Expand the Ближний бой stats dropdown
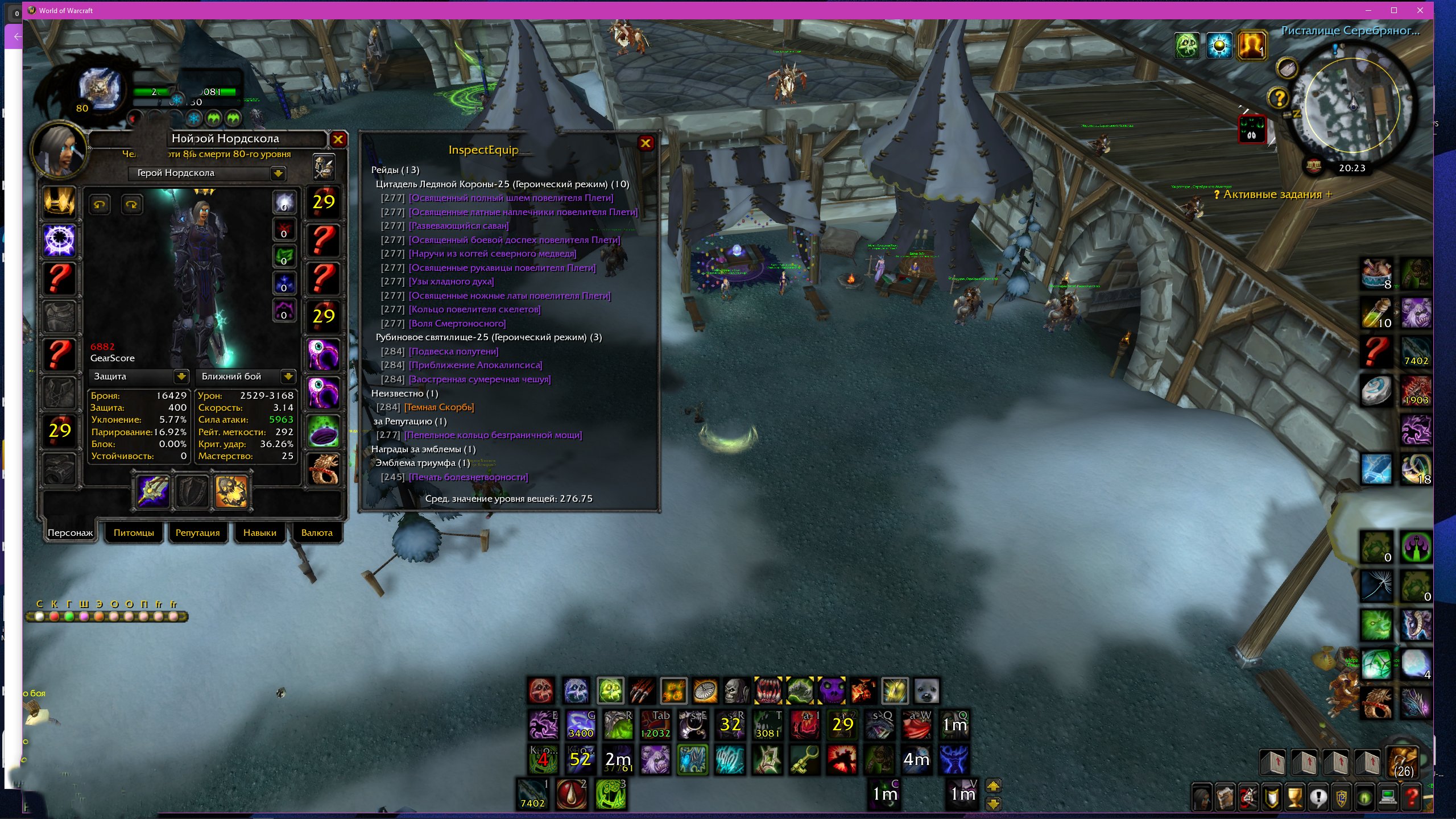 tap(288, 377)
